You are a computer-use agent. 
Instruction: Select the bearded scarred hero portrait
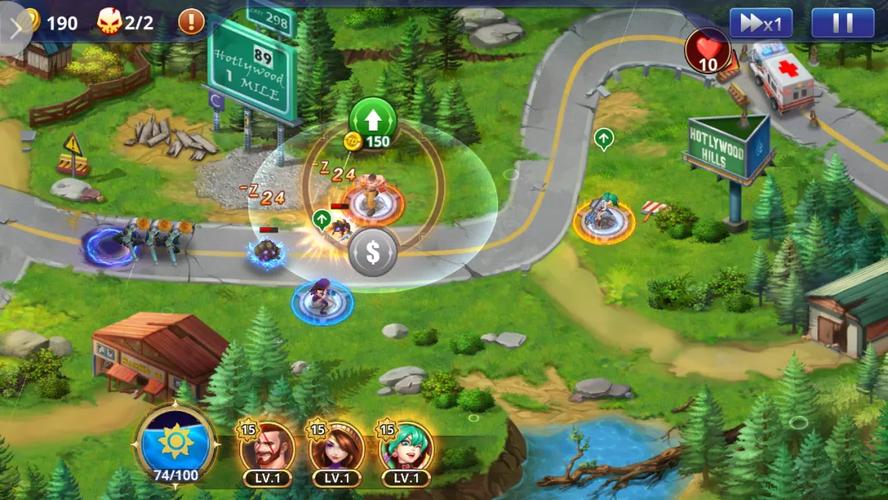click(267, 448)
